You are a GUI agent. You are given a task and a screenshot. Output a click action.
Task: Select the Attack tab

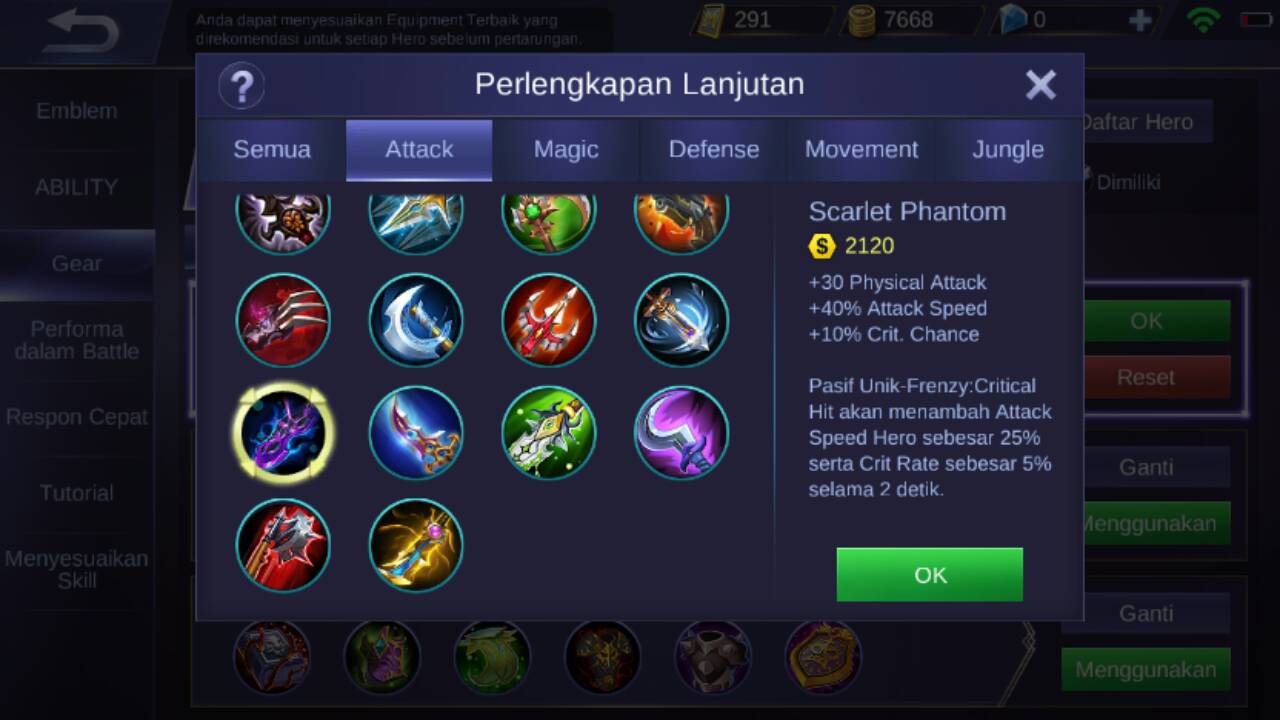click(x=419, y=149)
